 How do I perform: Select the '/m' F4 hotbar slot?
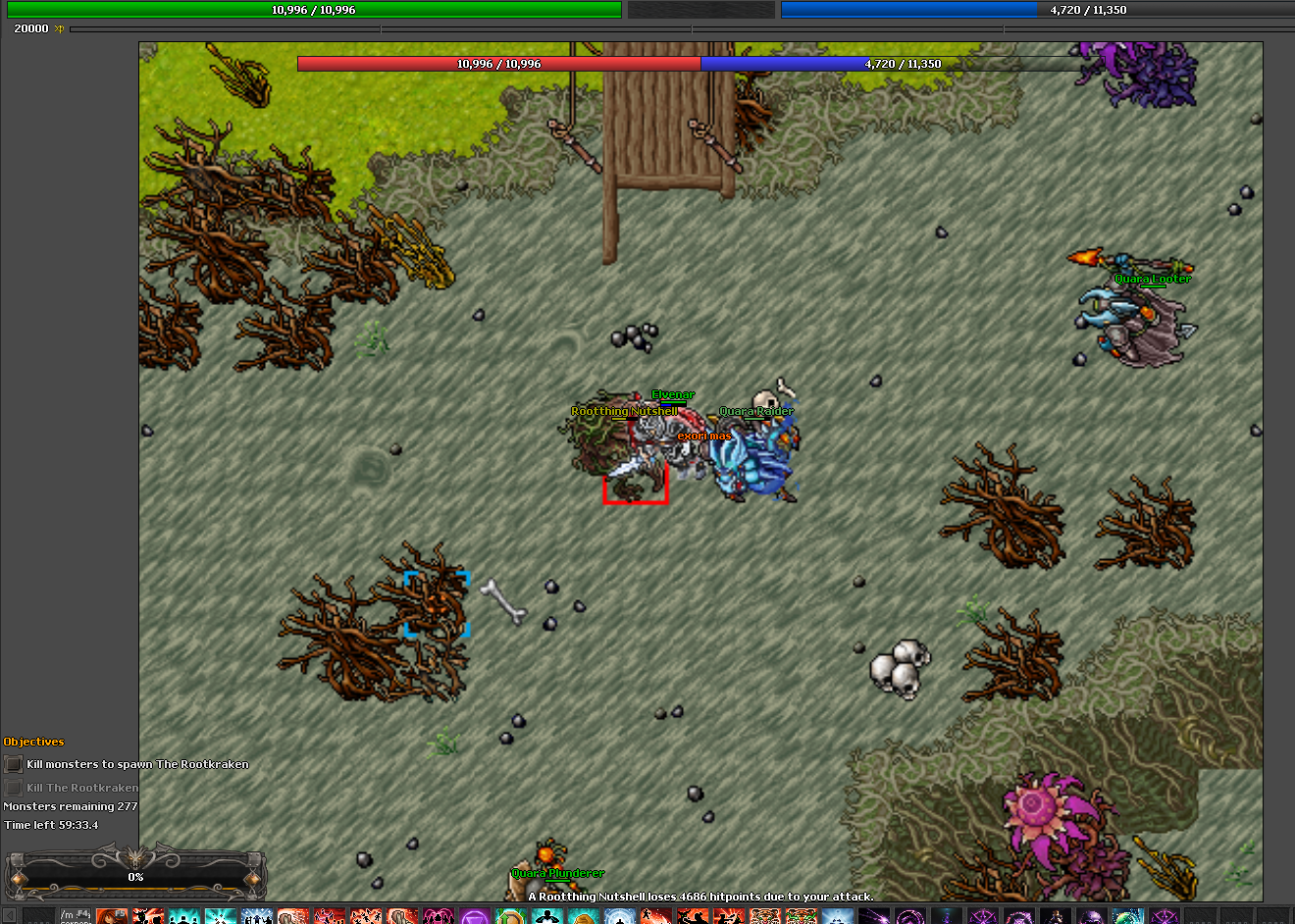coord(75,916)
